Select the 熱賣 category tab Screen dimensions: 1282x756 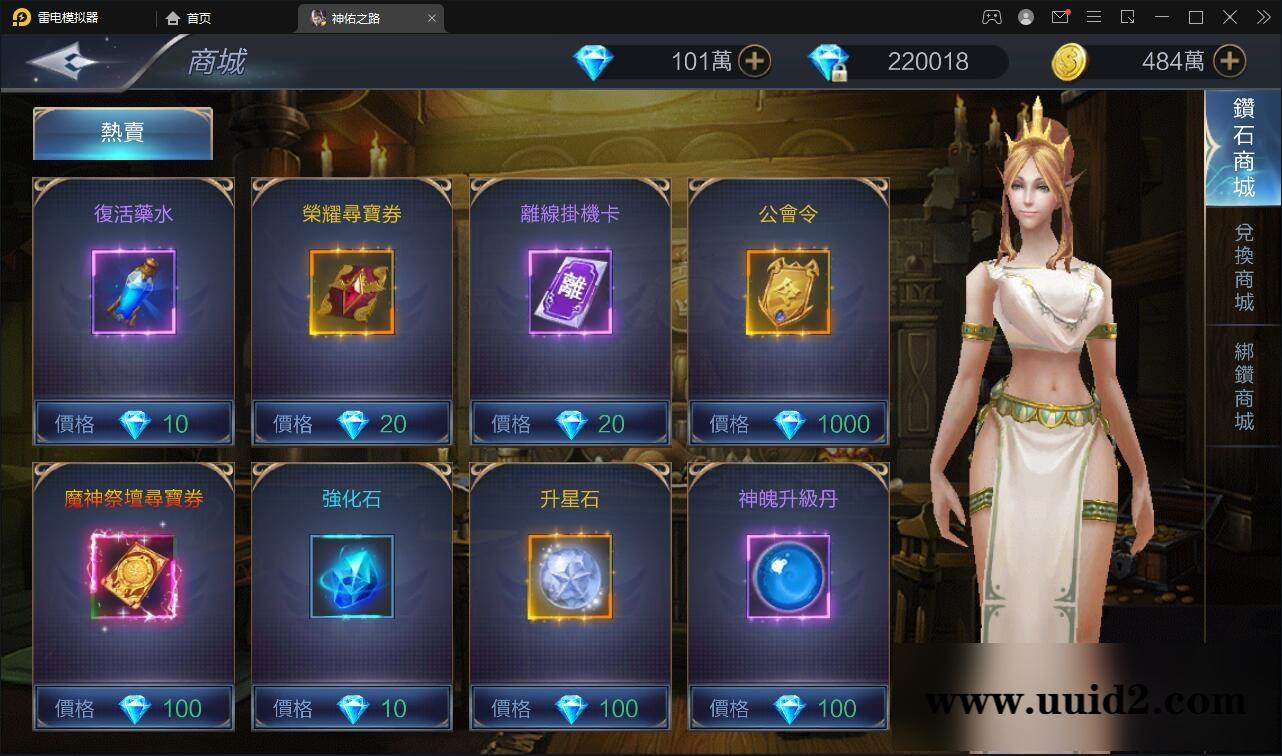click(x=122, y=133)
